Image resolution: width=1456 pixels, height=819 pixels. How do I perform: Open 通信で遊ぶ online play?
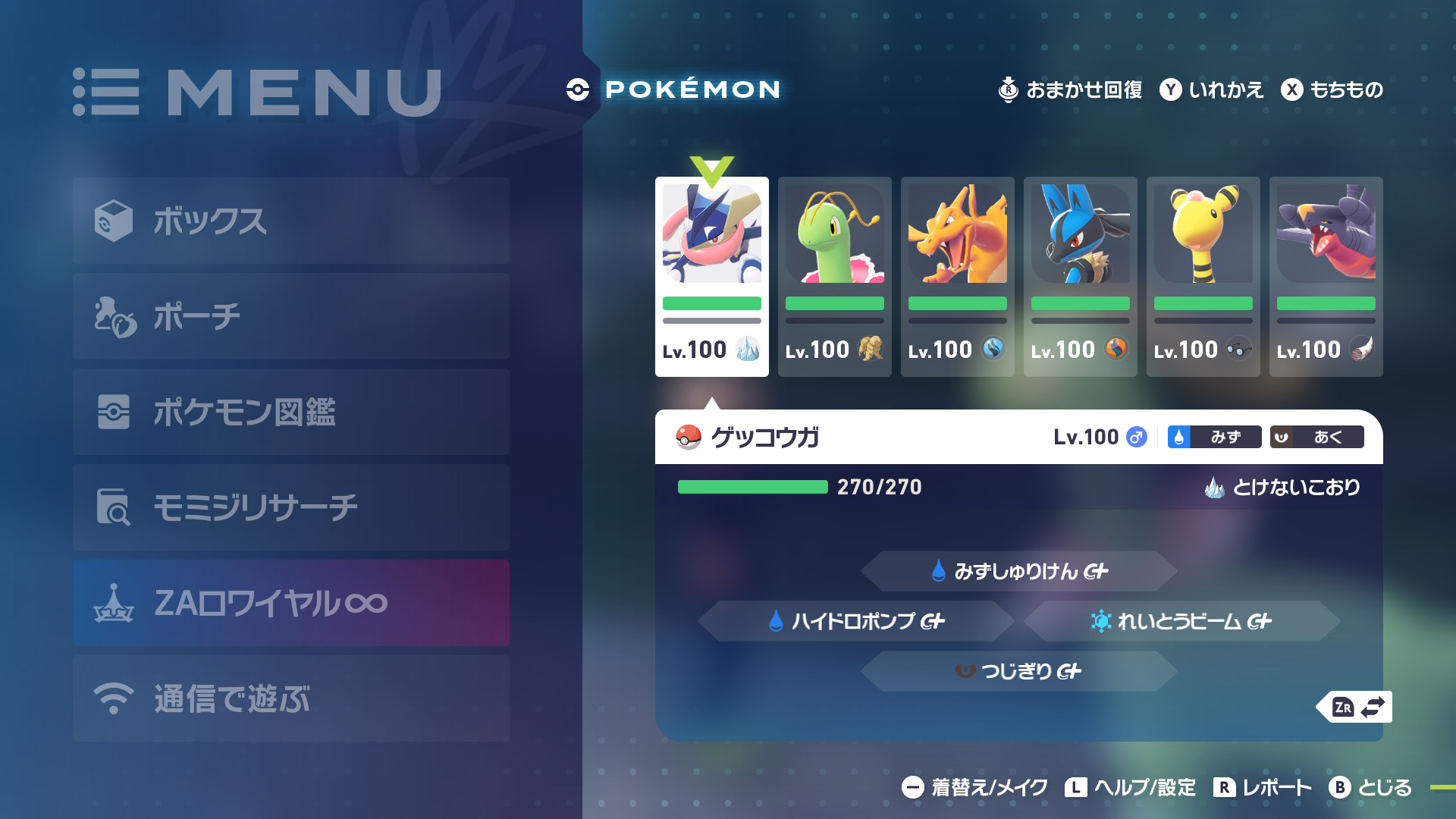click(290, 698)
